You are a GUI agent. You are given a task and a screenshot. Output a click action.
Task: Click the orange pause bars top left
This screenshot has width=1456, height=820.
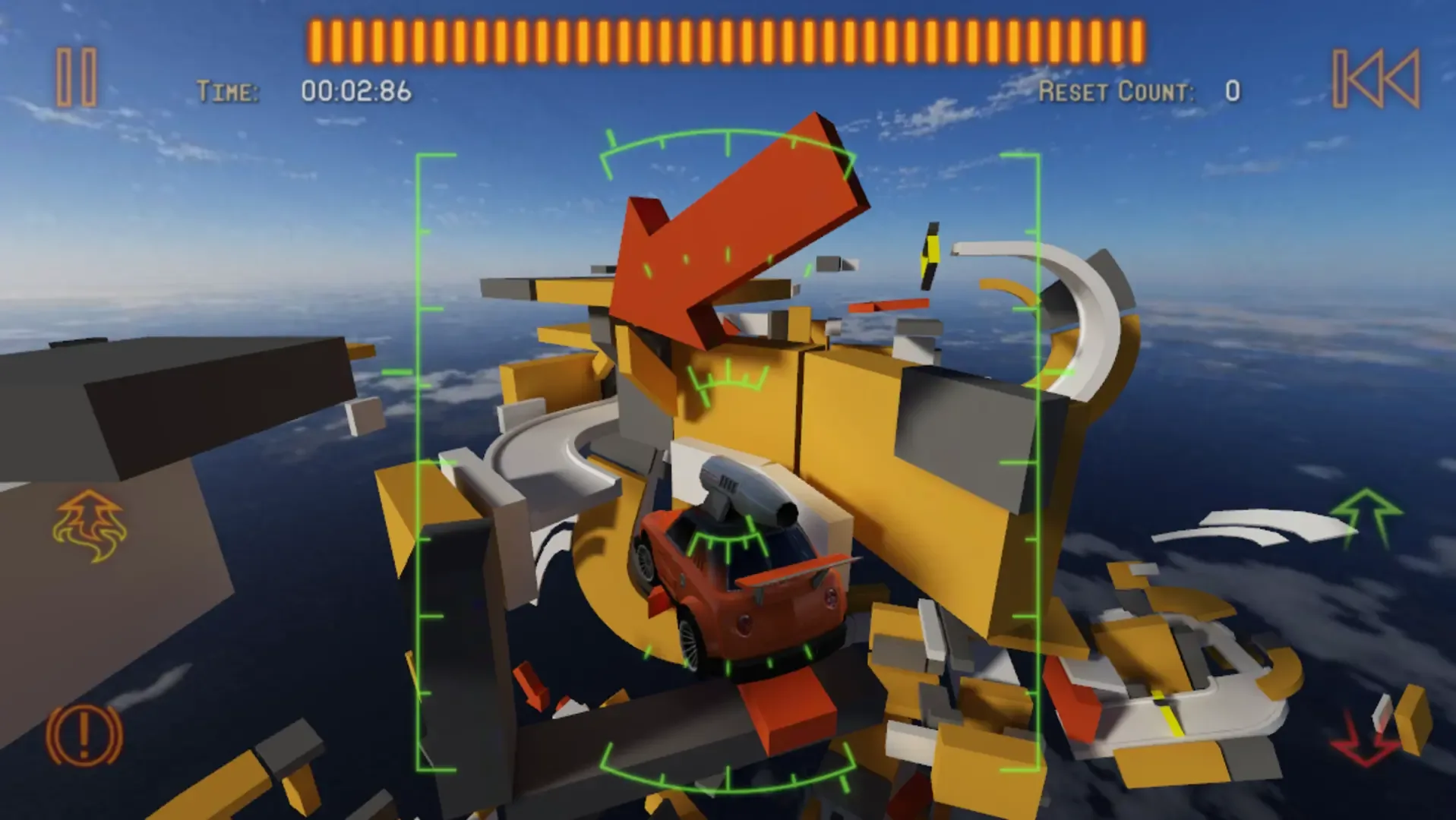point(76,76)
